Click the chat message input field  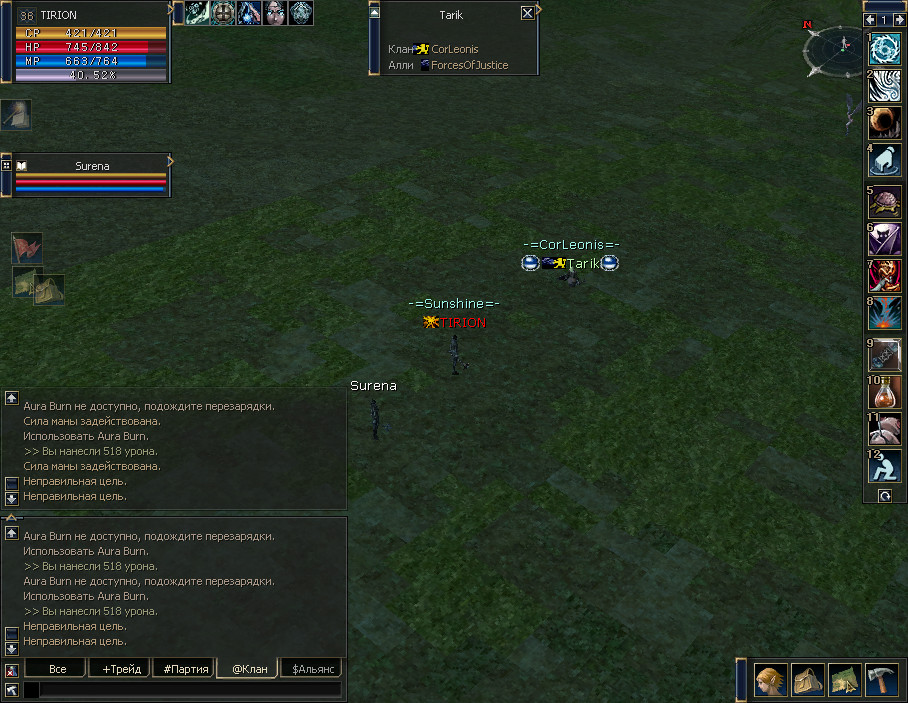[x=190, y=689]
